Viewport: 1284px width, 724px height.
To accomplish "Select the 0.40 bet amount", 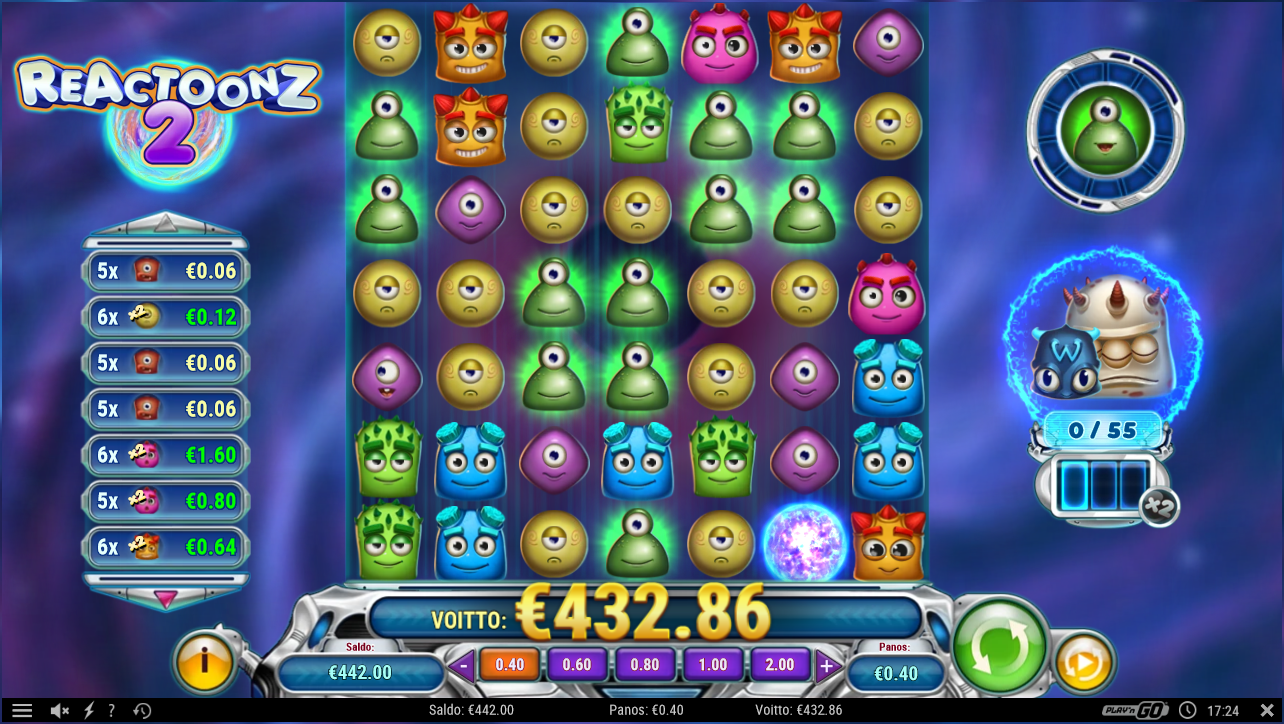I will click(x=508, y=662).
